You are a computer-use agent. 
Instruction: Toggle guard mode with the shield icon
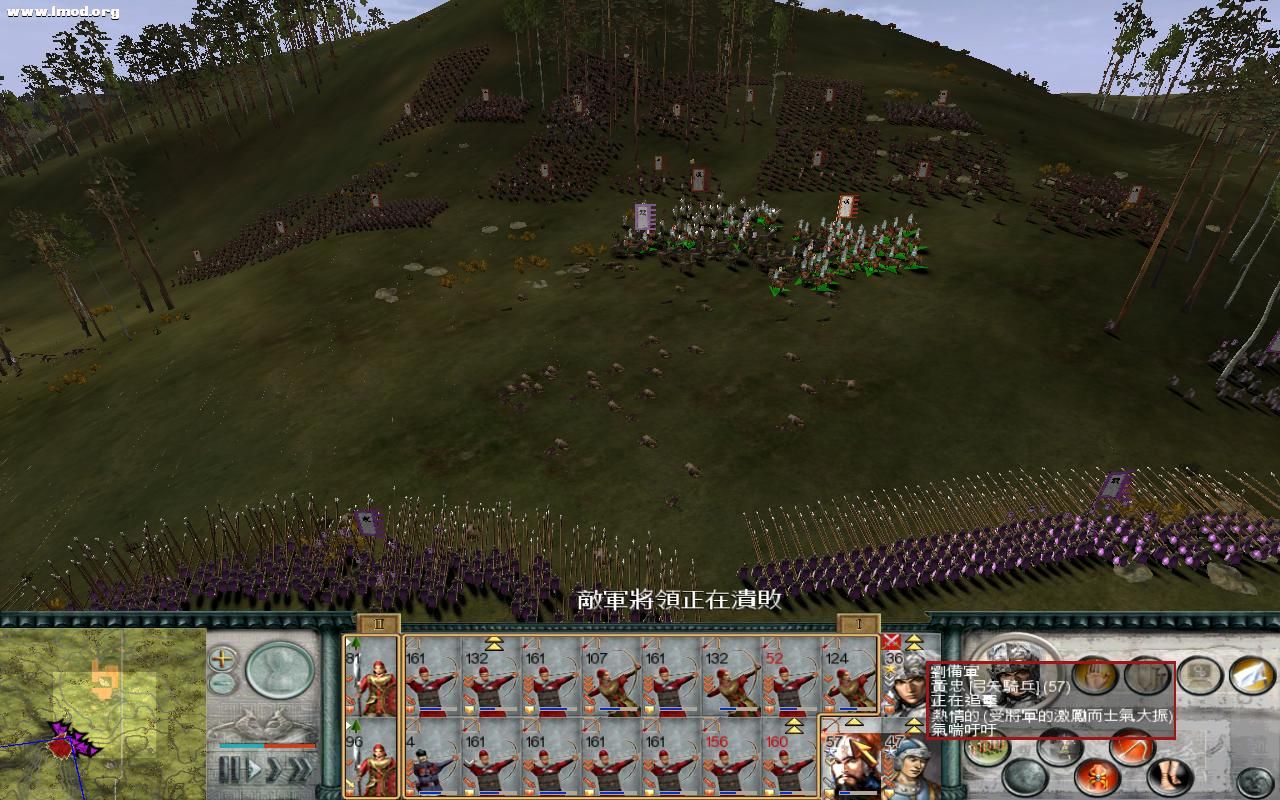(x=1147, y=676)
